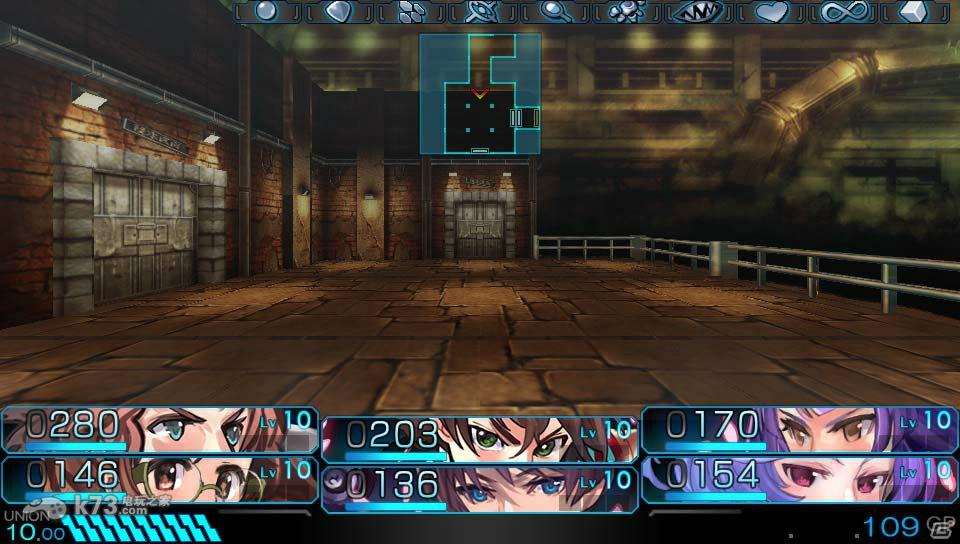Image resolution: width=960 pixels, height=544 pixels.
Task: Select the infinity symbol icon
Action: pyautogui.click(x=842, y=11)
